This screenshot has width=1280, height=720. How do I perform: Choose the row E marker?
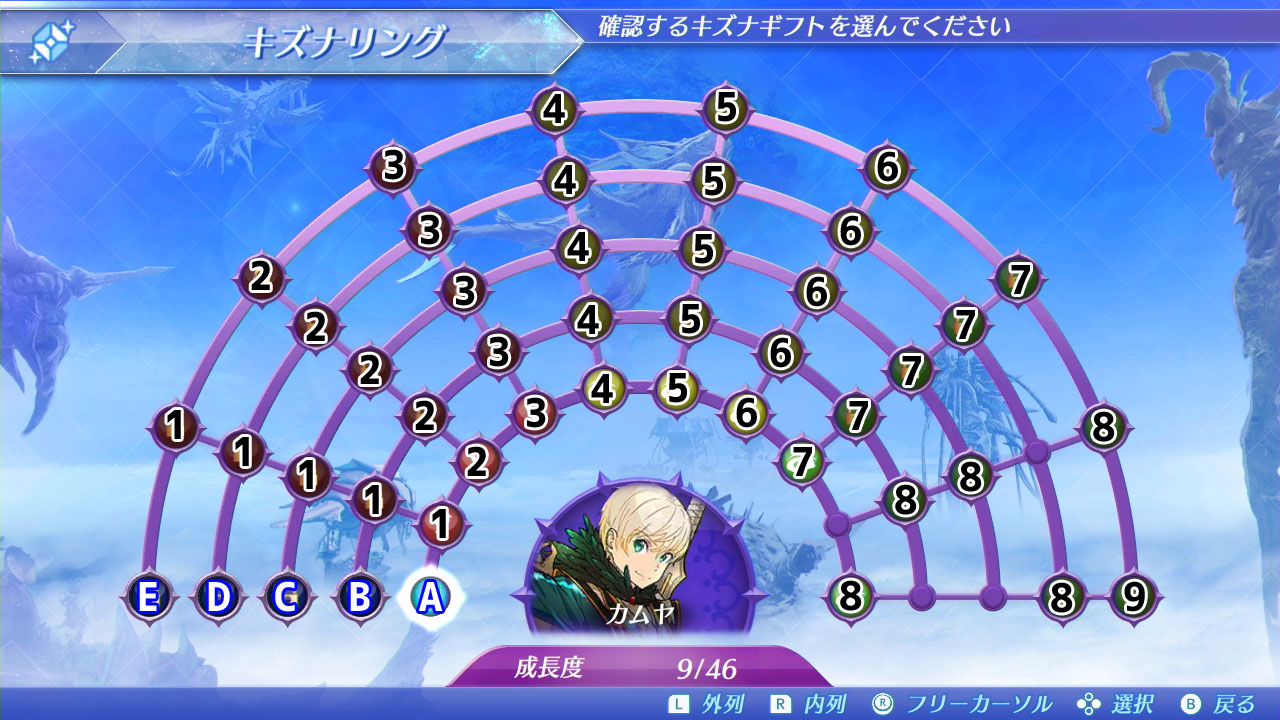(148, 597)
